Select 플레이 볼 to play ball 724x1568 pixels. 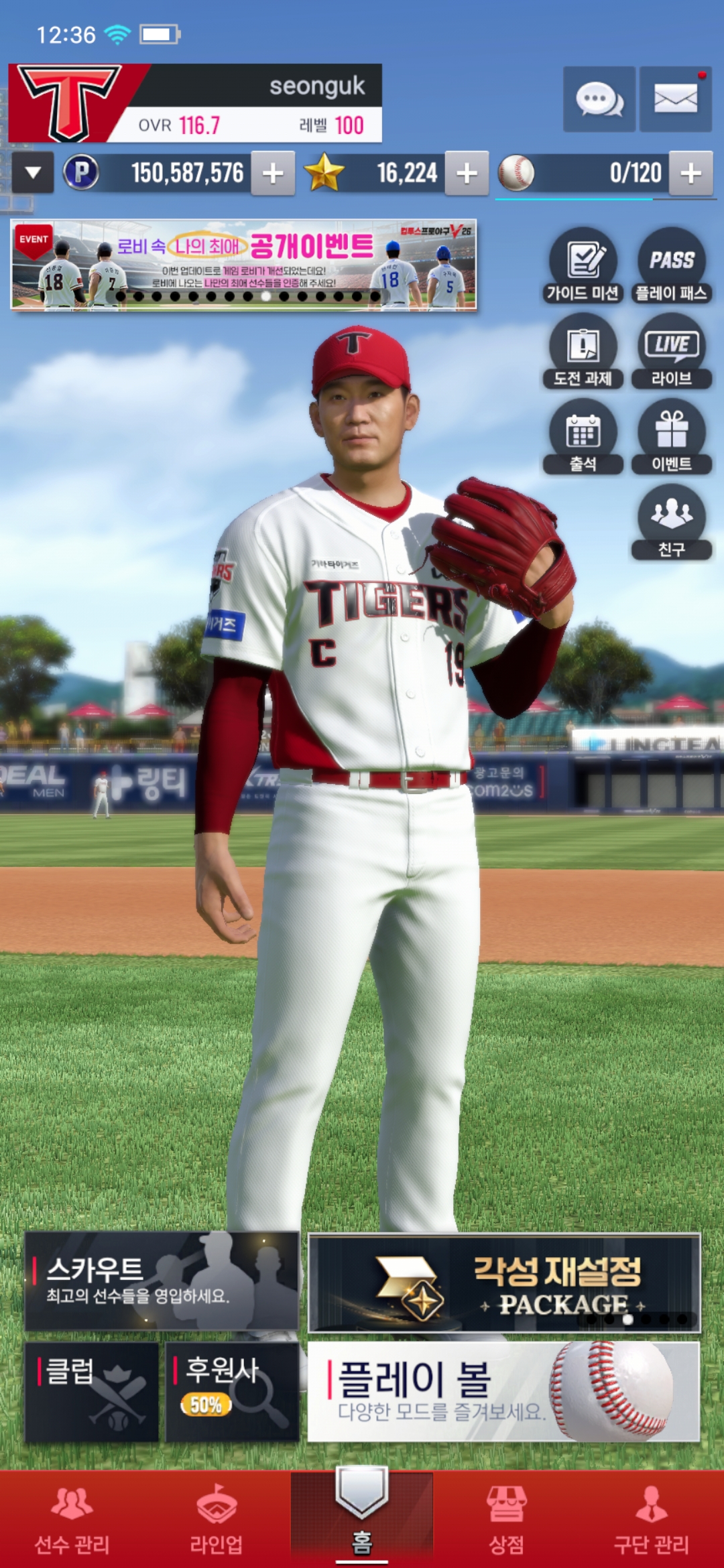[x=503, y=1391]
